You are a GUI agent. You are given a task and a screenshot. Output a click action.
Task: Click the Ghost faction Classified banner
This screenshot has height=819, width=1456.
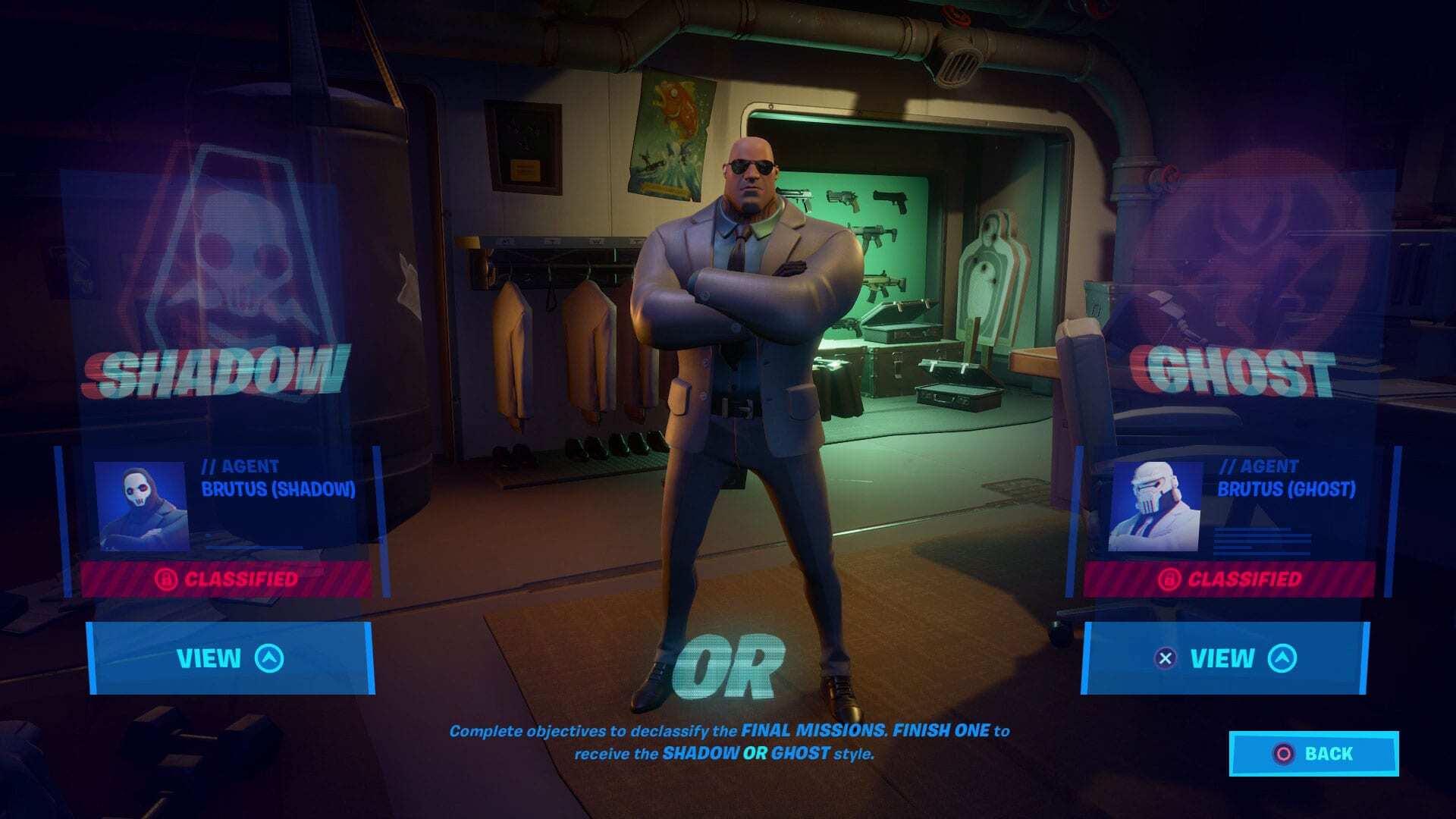coord(1229,579)
